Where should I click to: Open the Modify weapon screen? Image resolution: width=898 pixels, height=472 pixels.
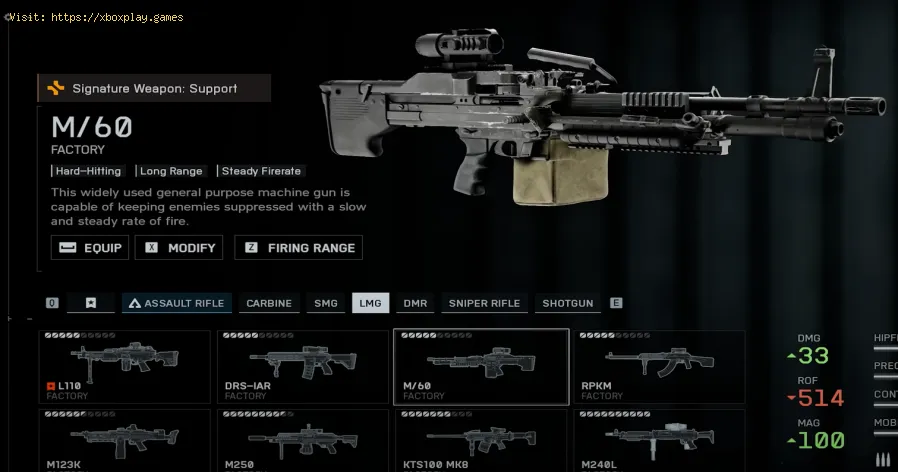[180, 248]
